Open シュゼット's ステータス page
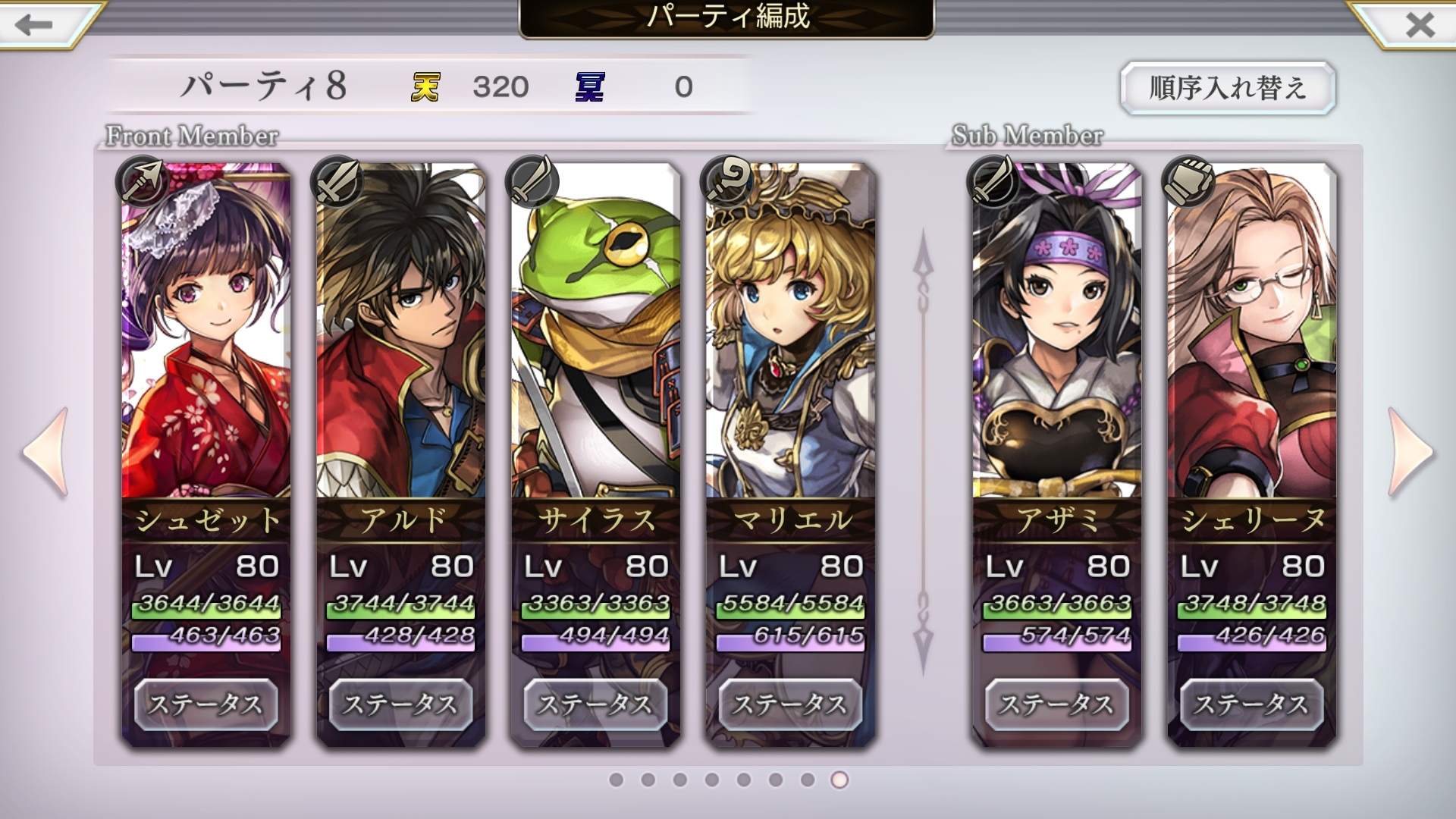The height and width of the screenshot is (819, 1456). pyautogui.click(x=206, y=704)
